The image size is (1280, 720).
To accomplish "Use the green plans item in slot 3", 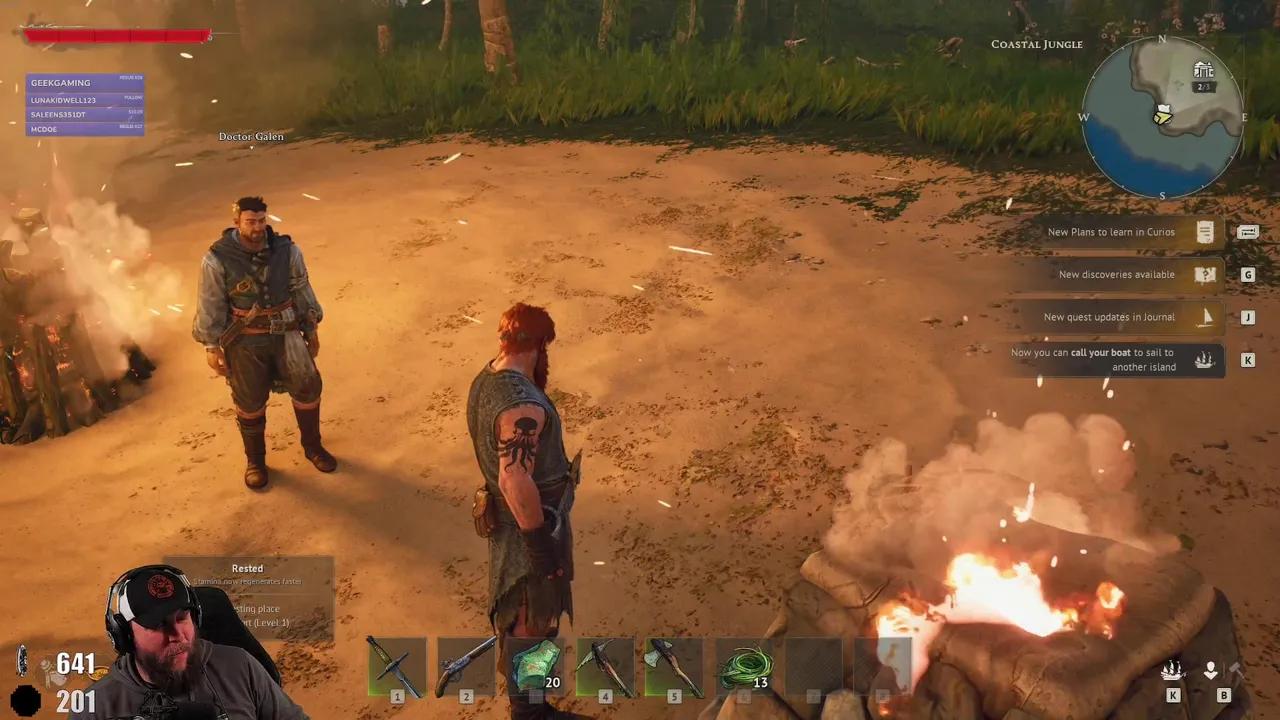I will (535, 665).
